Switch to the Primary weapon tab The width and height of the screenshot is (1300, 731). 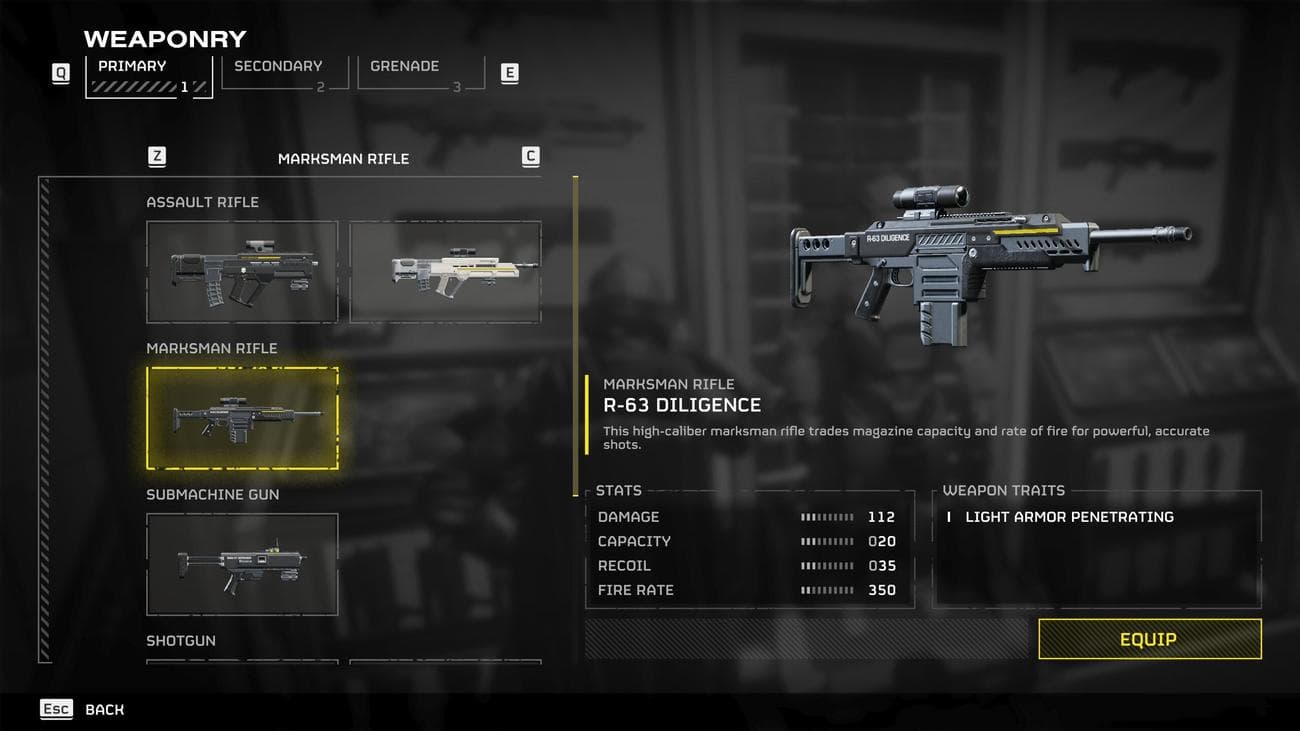pos(148,75)
